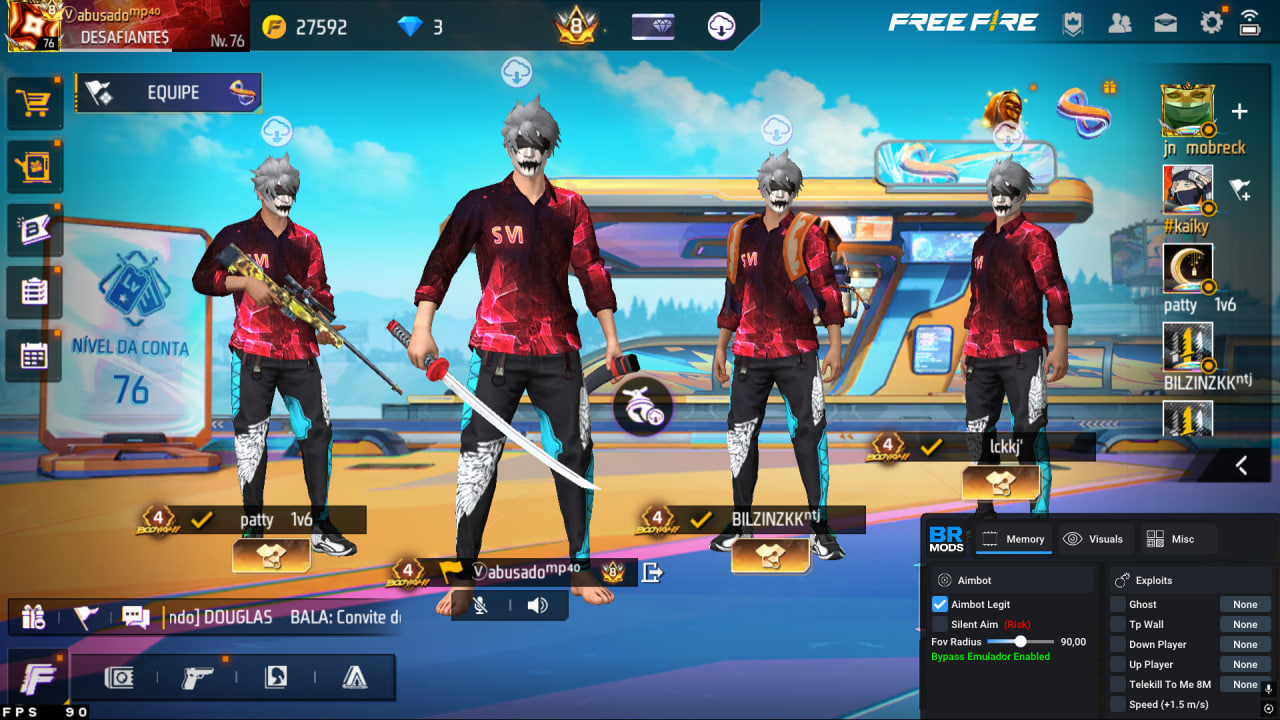
Task: Click the Fov Radius slider
Action: pos(1020,642)
